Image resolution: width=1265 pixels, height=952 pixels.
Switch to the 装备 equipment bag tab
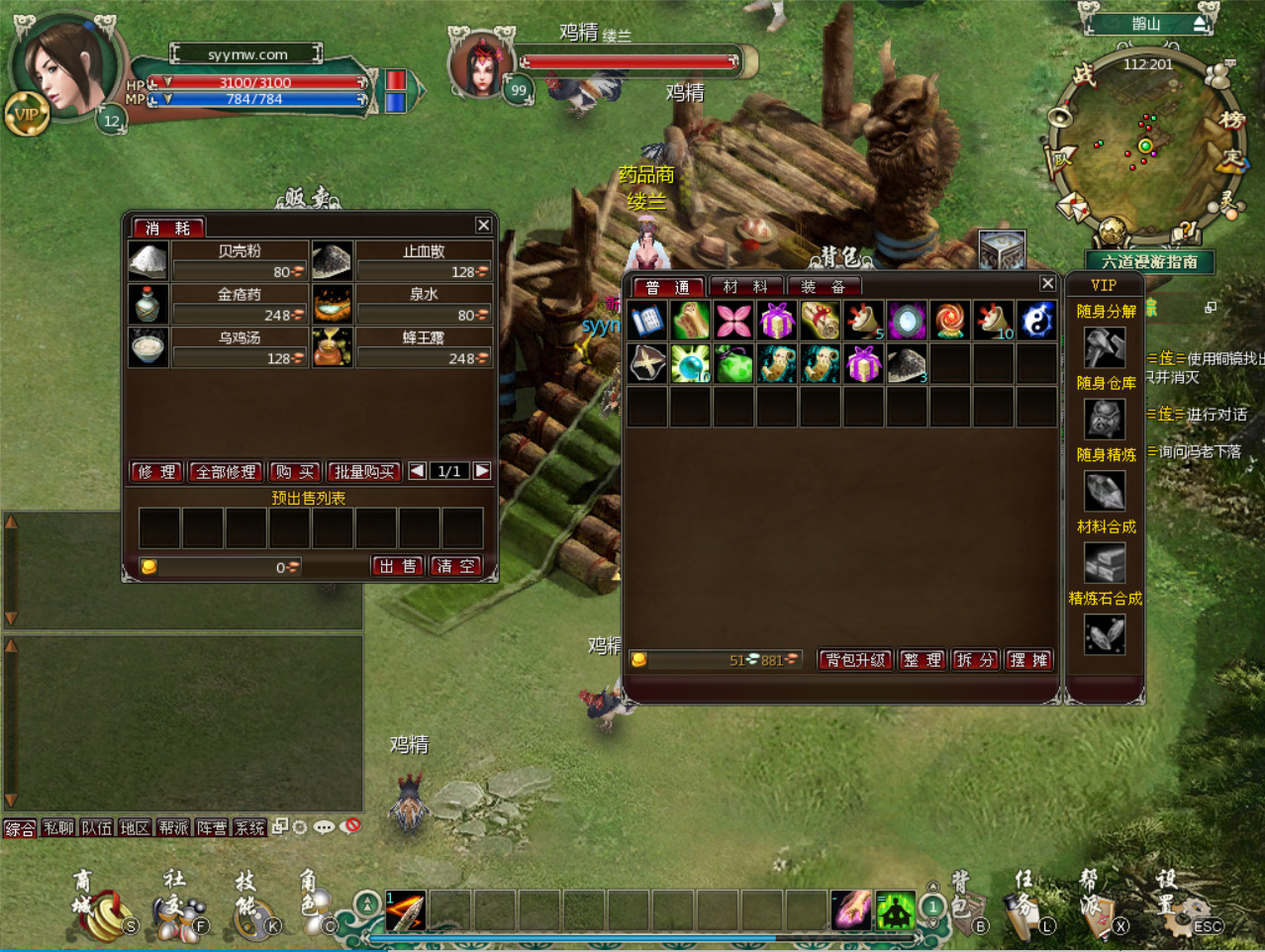click(824, 287)
